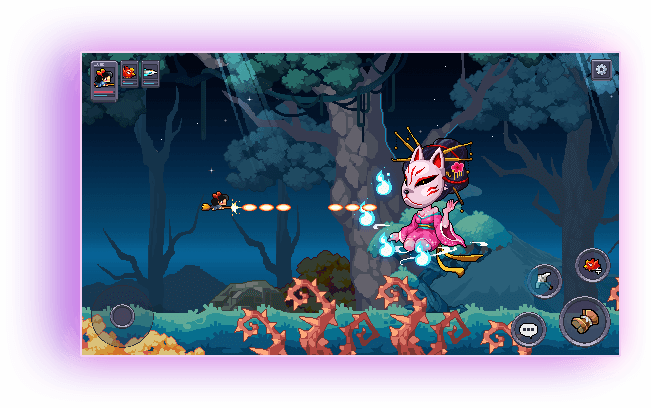Image resolution: width=651 pixels, height=408 pixels.
Task: Select the white jet ship party card
Action: [x=150, y=74]
